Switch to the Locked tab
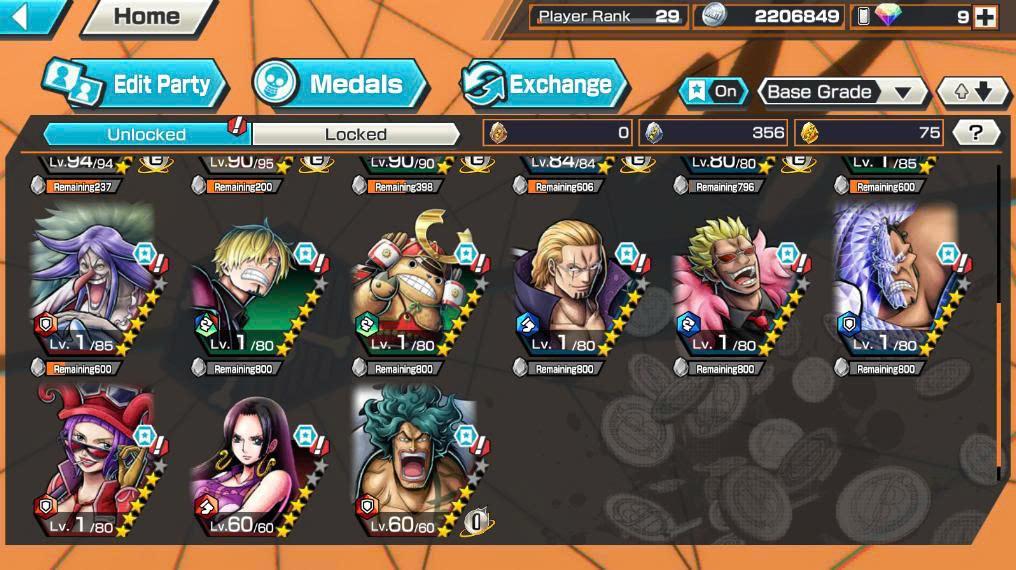This screenshot has width=1016, height=570. pyautogui.click(x=355, y=134)
